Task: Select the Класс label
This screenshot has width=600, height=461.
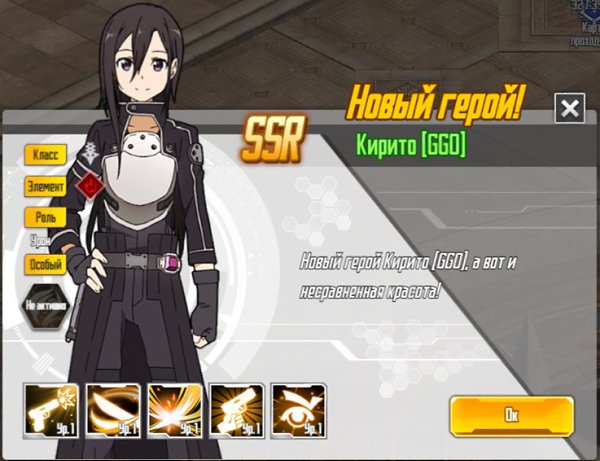Action: point(46,155)
